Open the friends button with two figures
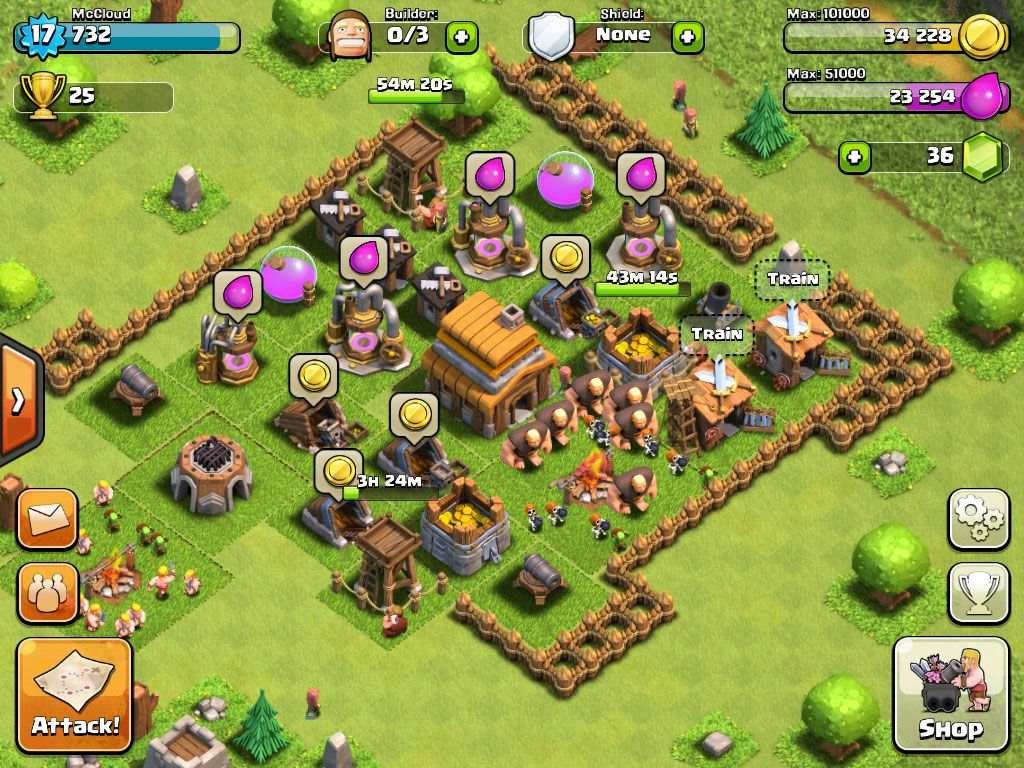The width and height of the screenshot is (1024, 768). 47,592
